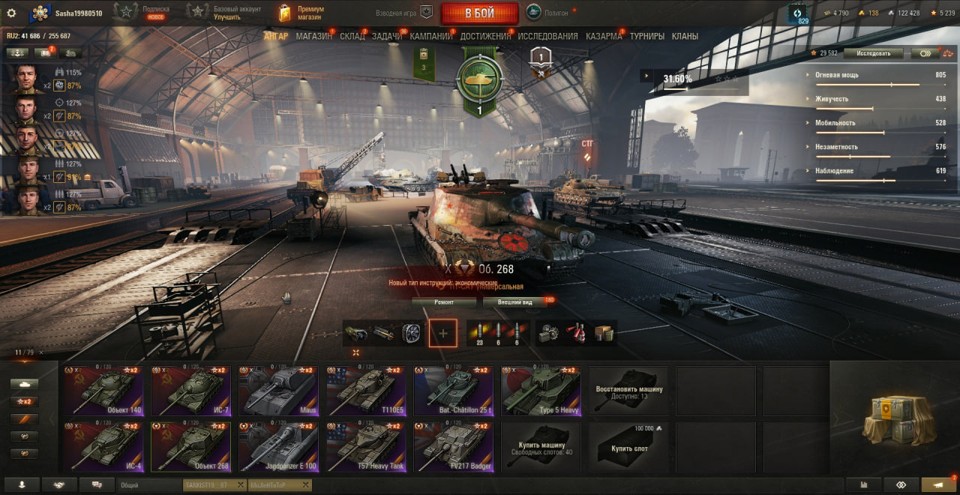Click the Исследовать button

point(873,53)
